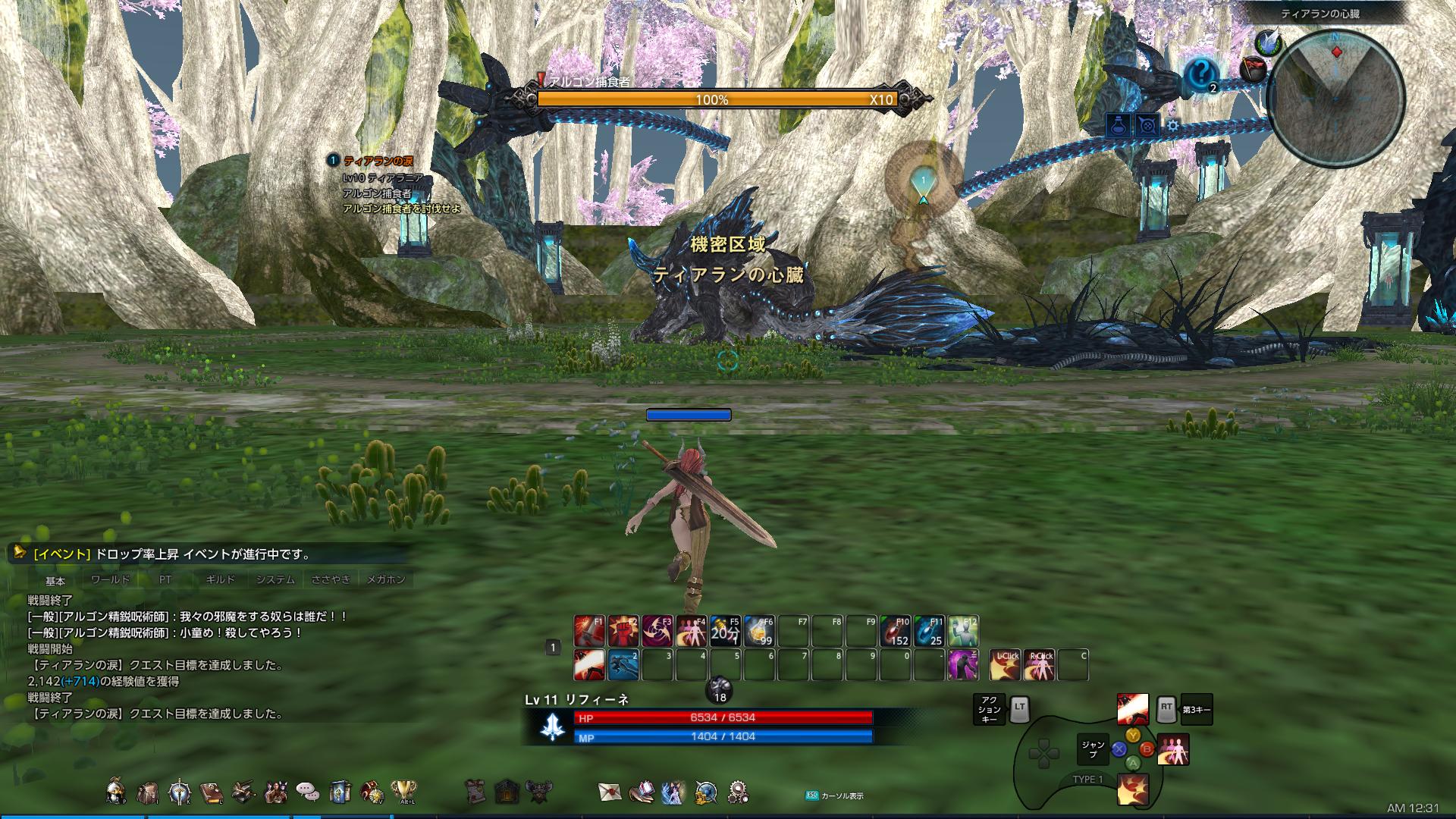Image resolution: width=1456 pixels, height=819 pixels.
Task: Switch to the ワールド chat tab
Action: coord(110,578)
